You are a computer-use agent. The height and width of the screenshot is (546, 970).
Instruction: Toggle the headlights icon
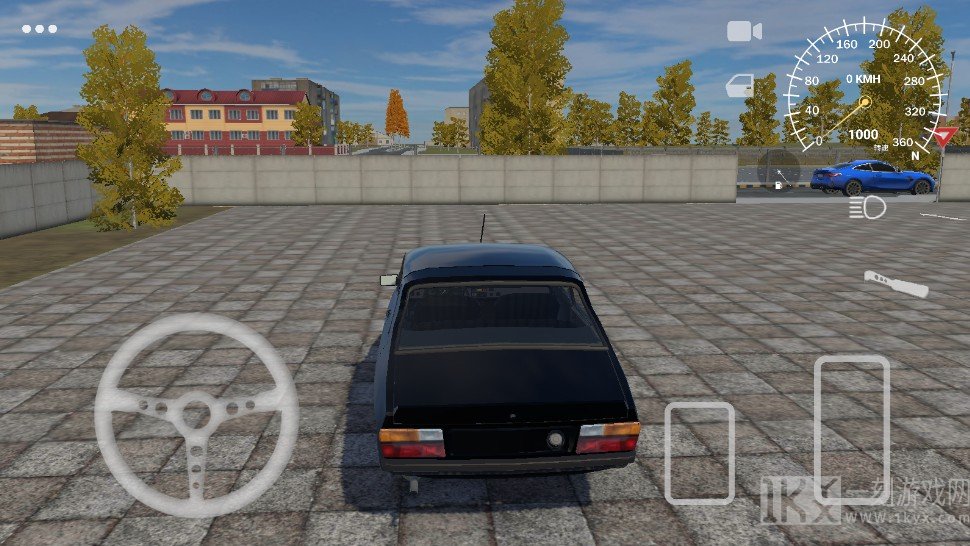(x=867, y=208)
